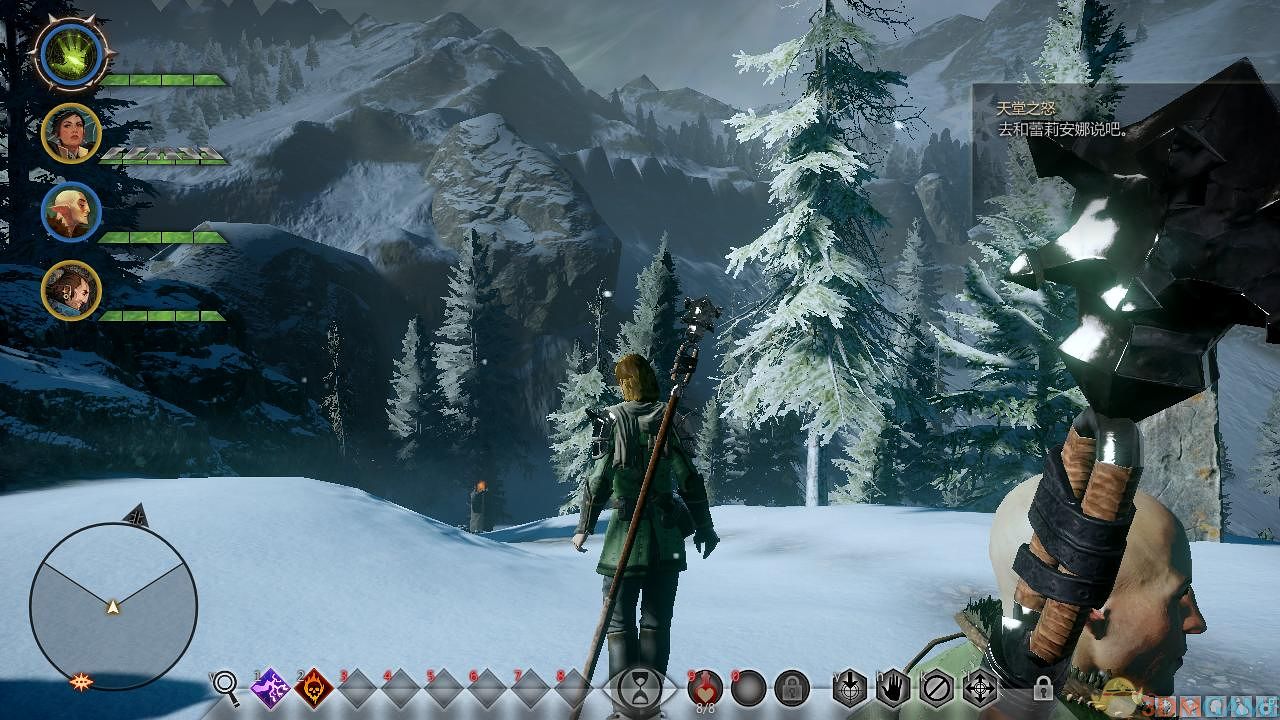Use the flaming skull ability
1280x720 pixels.
[314, 688]
